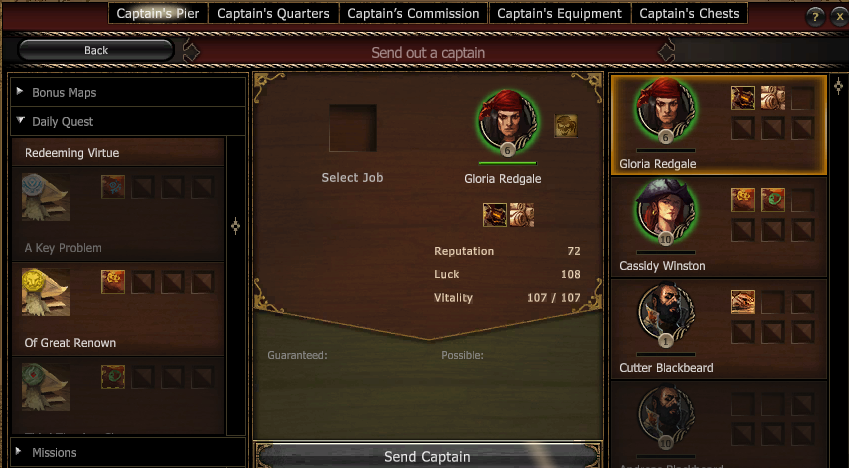Screen dimensions: 849x468
Task: Click the Back button
Action: pyautogui.click(x=96, y=50)
